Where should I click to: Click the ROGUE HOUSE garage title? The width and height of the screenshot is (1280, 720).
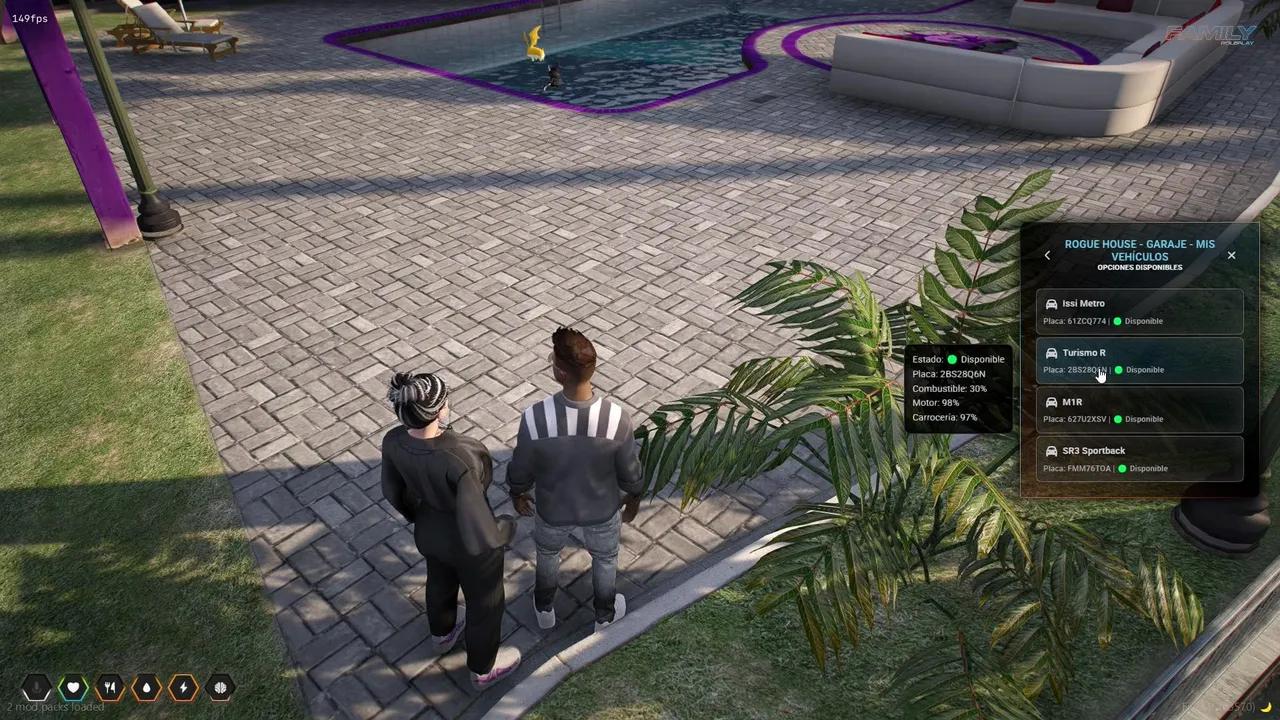point(1140,250)
